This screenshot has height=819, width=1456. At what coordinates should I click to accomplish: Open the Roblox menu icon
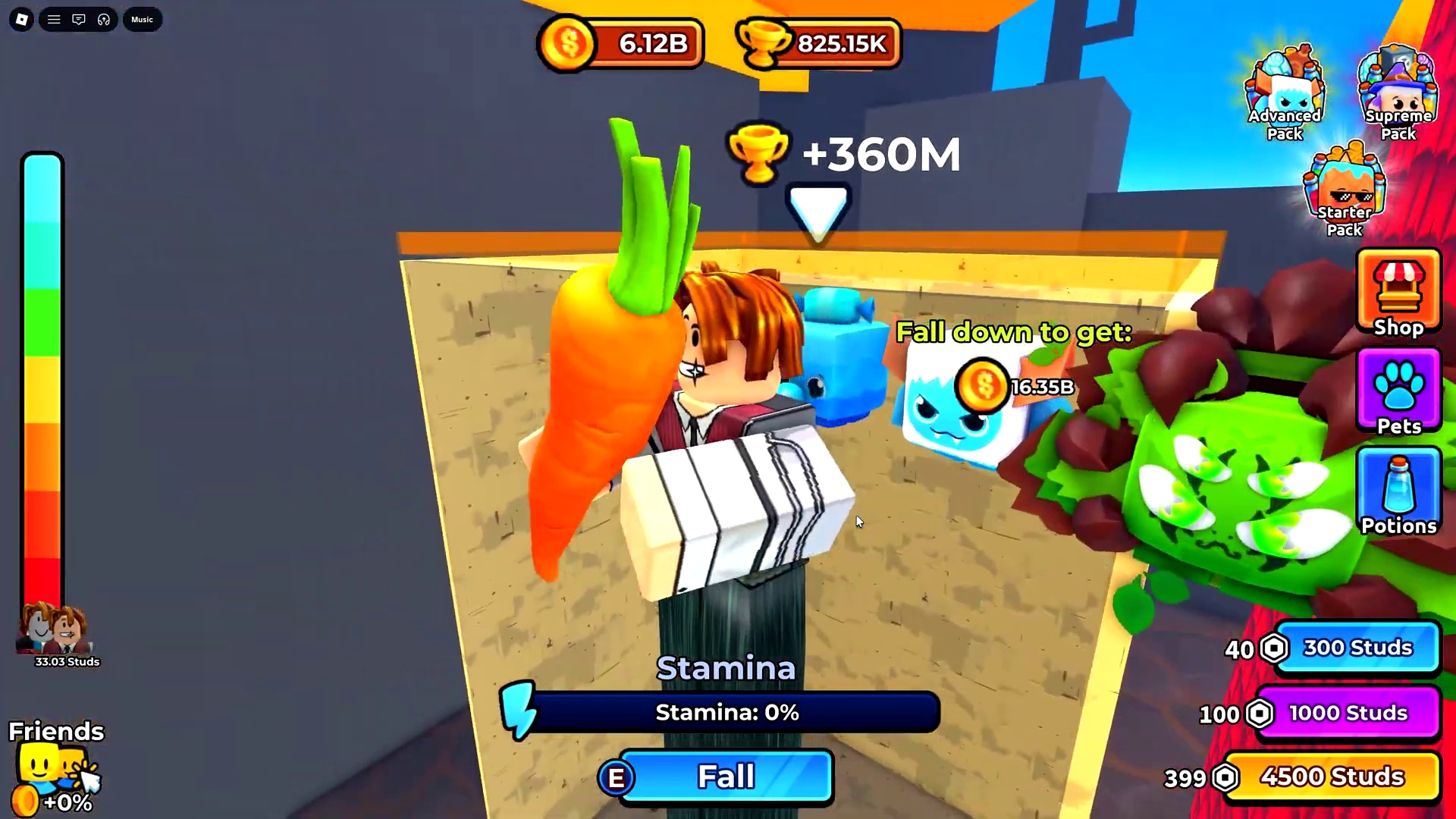click(x=21, y=19)
